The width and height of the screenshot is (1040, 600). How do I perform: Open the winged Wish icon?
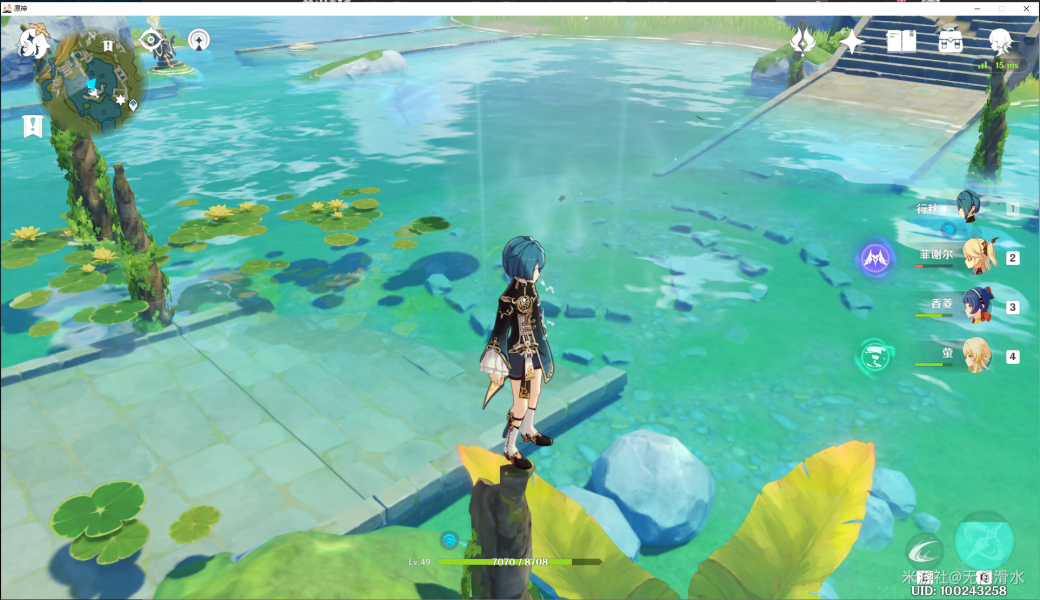pyautogui.click(x=802, y=41)
